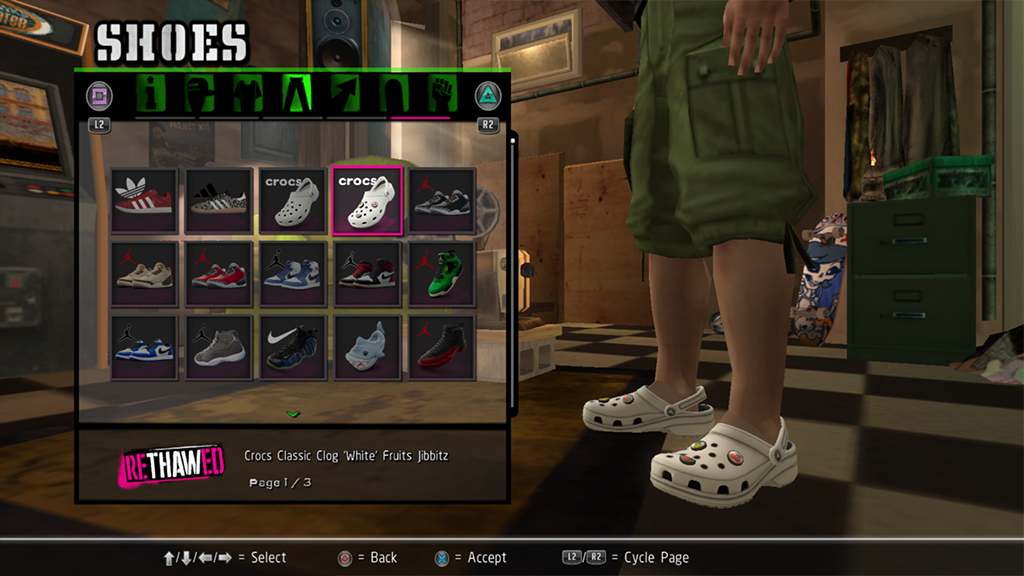Choose the blue and white Jordan 1 high-tops
Viewport: 1024px width, 576px height.
[x=293, y=273]
